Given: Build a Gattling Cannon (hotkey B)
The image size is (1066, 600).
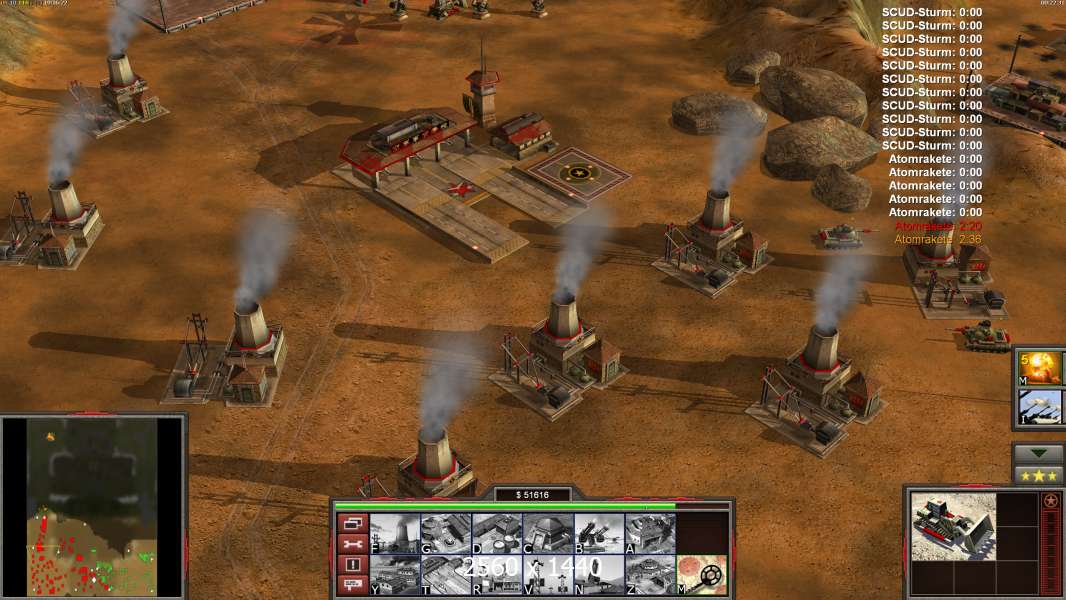Looking at the screenshot, I should (x=599, y=534).
